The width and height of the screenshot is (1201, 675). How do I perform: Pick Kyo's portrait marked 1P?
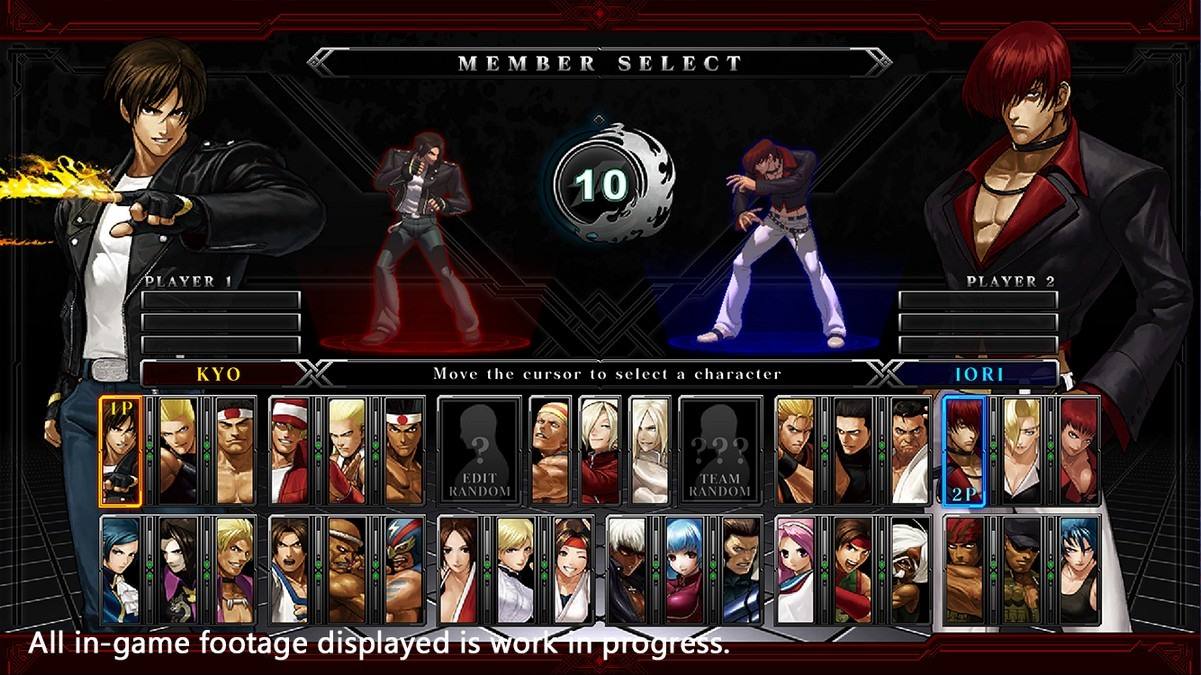[x=121, y=451]
